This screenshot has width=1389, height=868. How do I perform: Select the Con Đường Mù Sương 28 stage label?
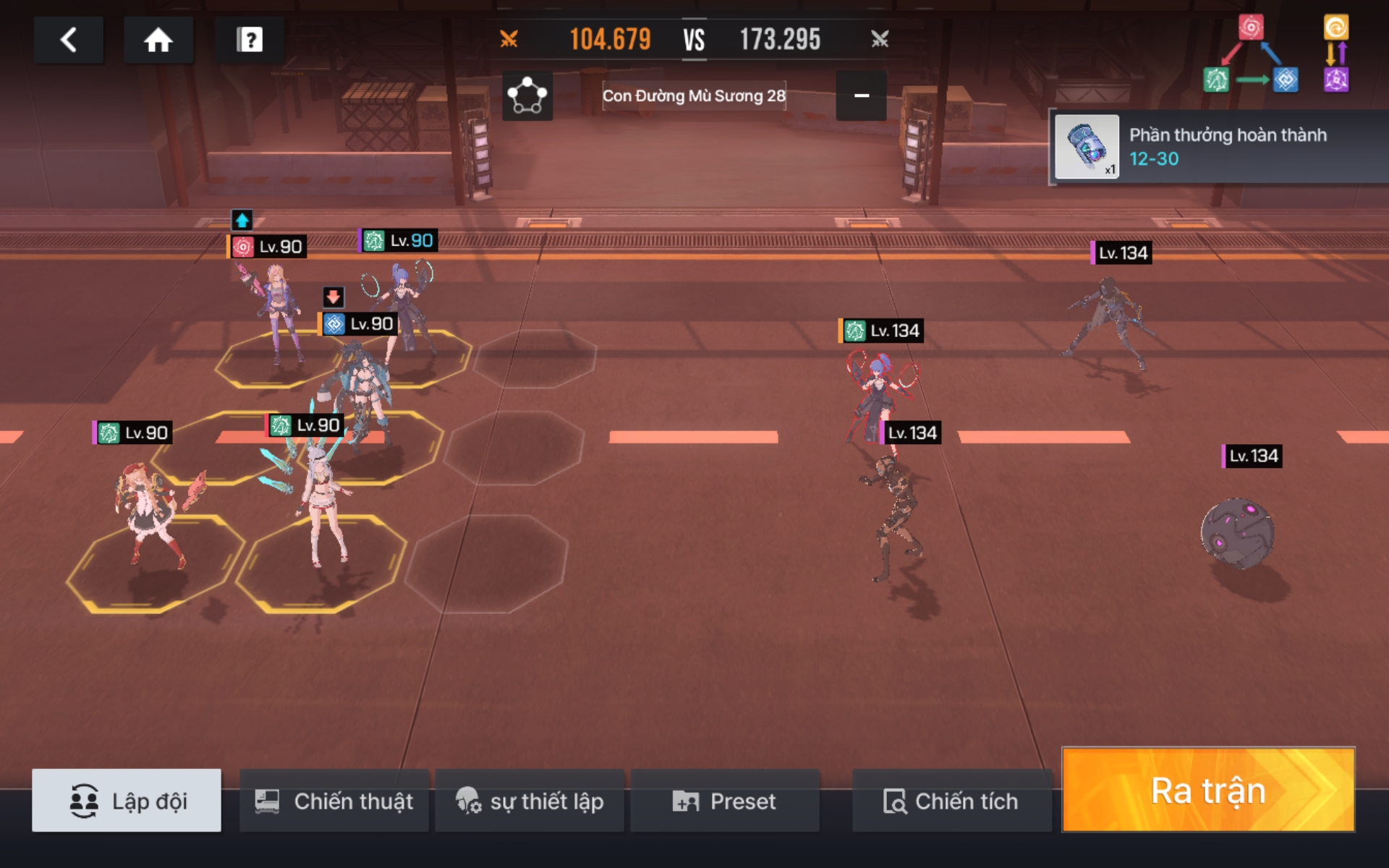[694, 95]
